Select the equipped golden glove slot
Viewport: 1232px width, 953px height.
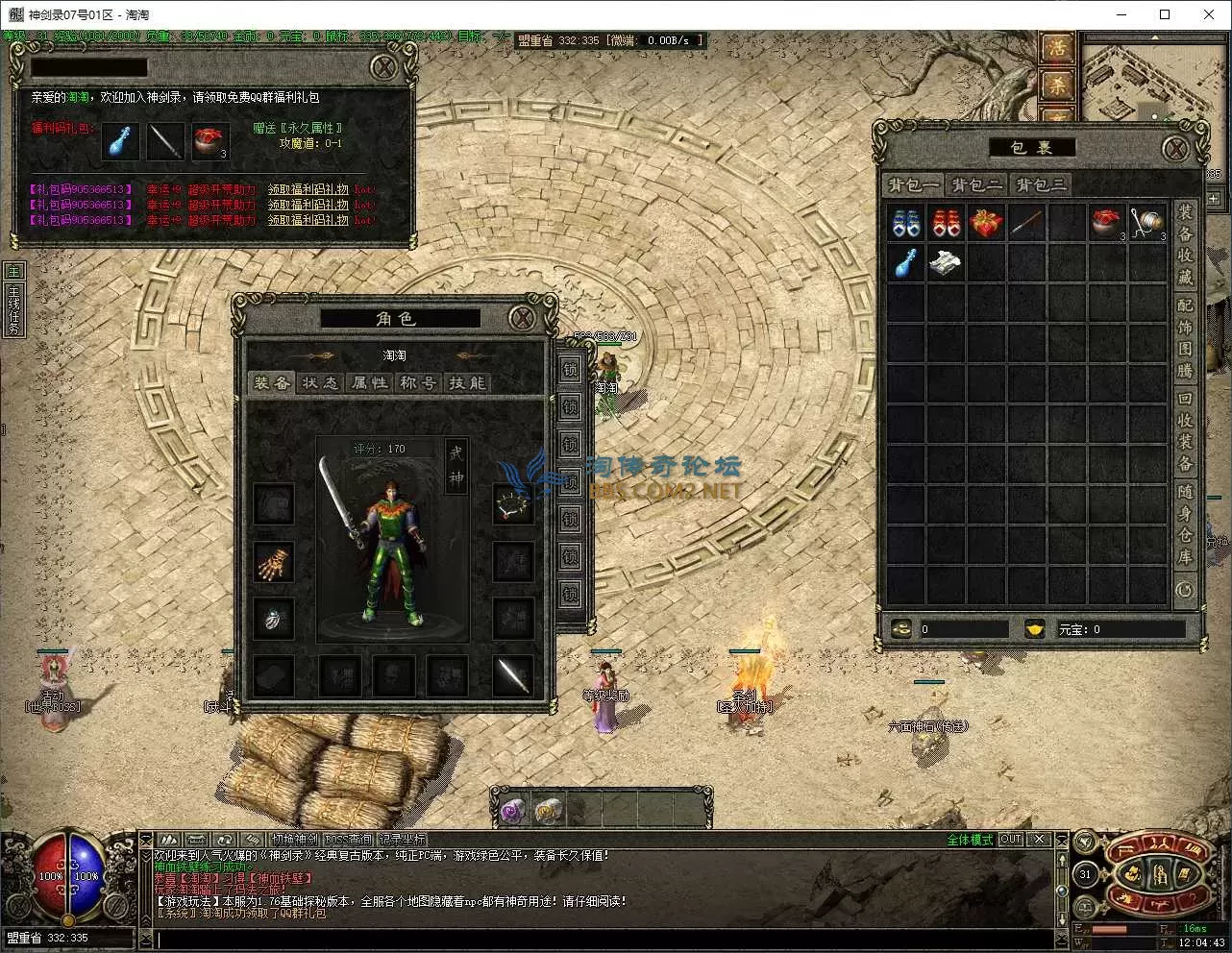click(273, 563)
